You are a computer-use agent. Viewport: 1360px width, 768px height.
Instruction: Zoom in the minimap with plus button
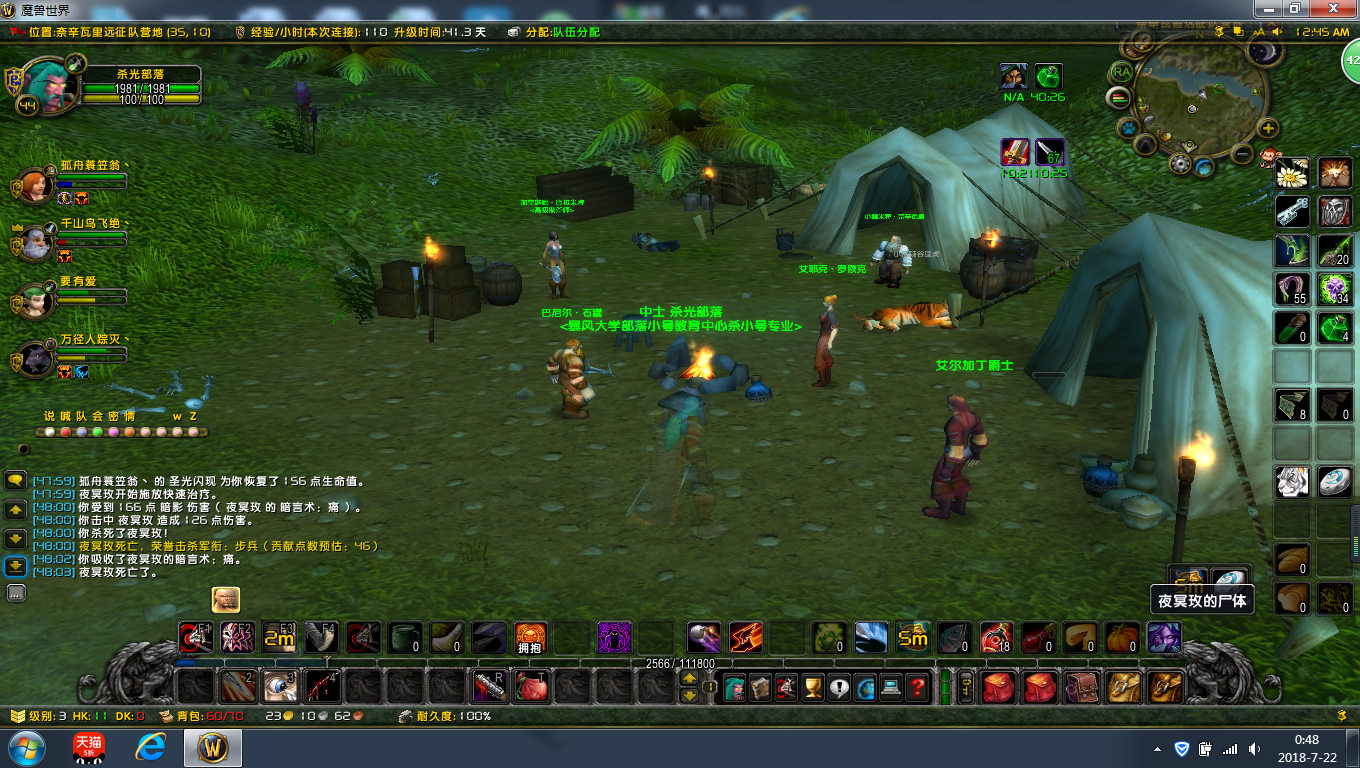click(1268, 128)
